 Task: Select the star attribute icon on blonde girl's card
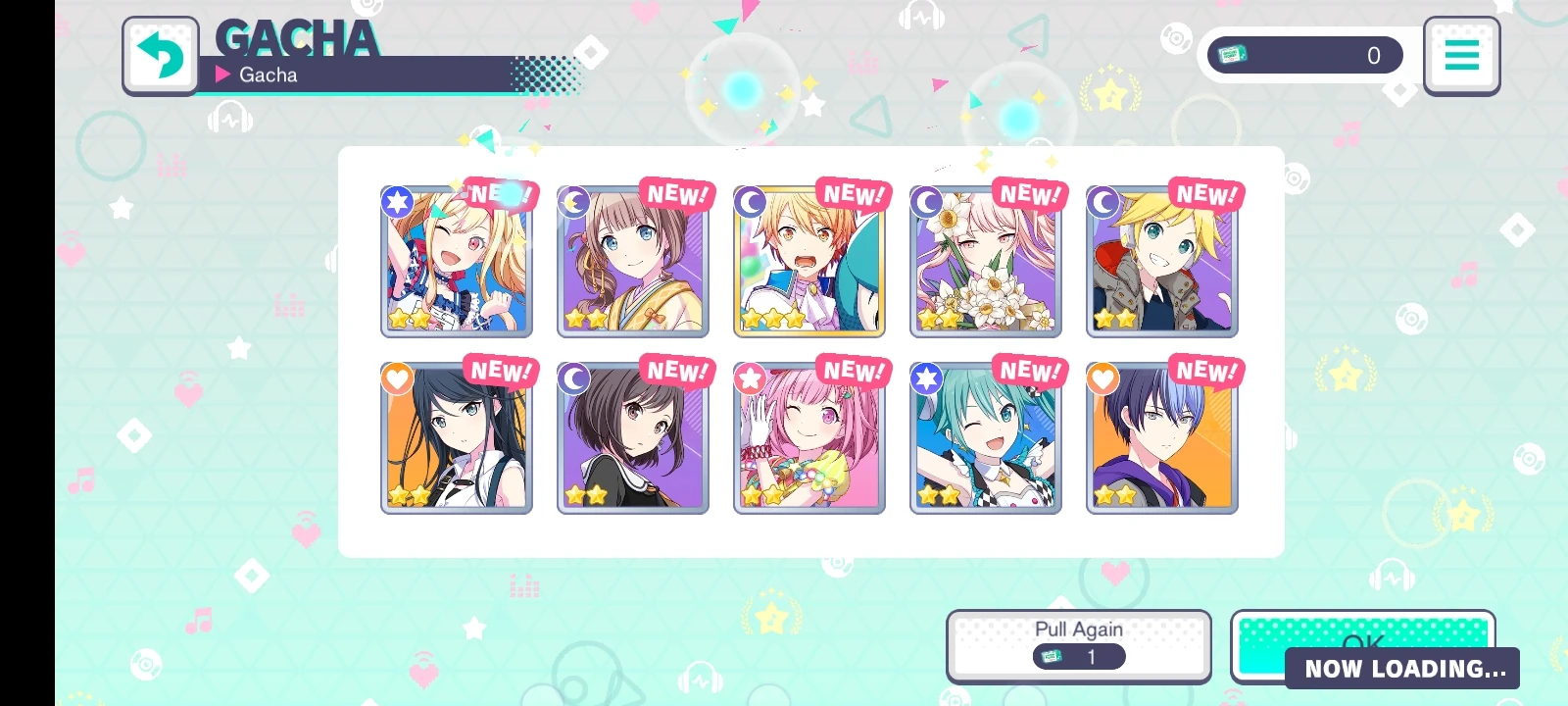tap(396, 201)
